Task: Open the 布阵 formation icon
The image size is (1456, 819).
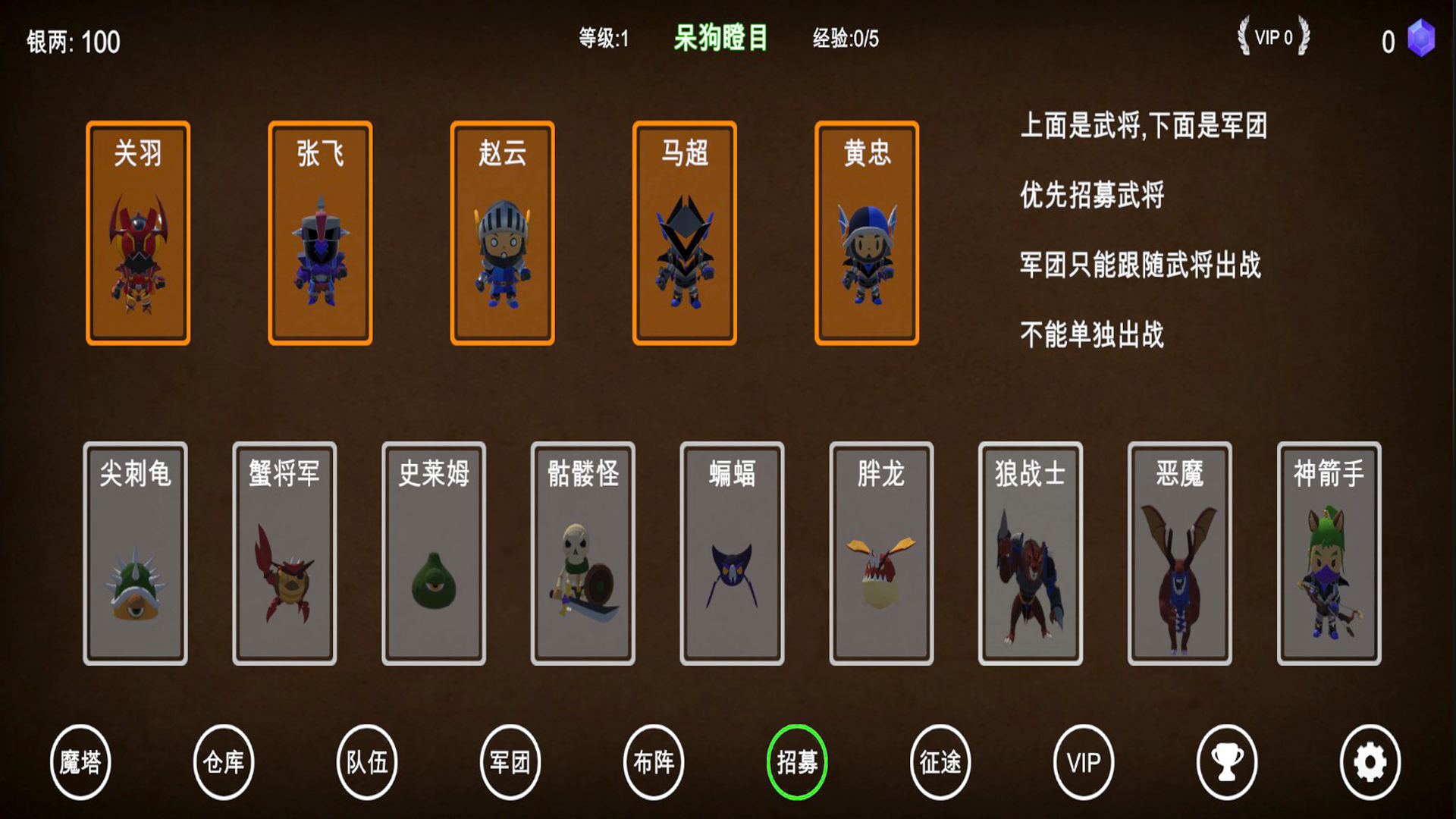Action: pos(654,763)
